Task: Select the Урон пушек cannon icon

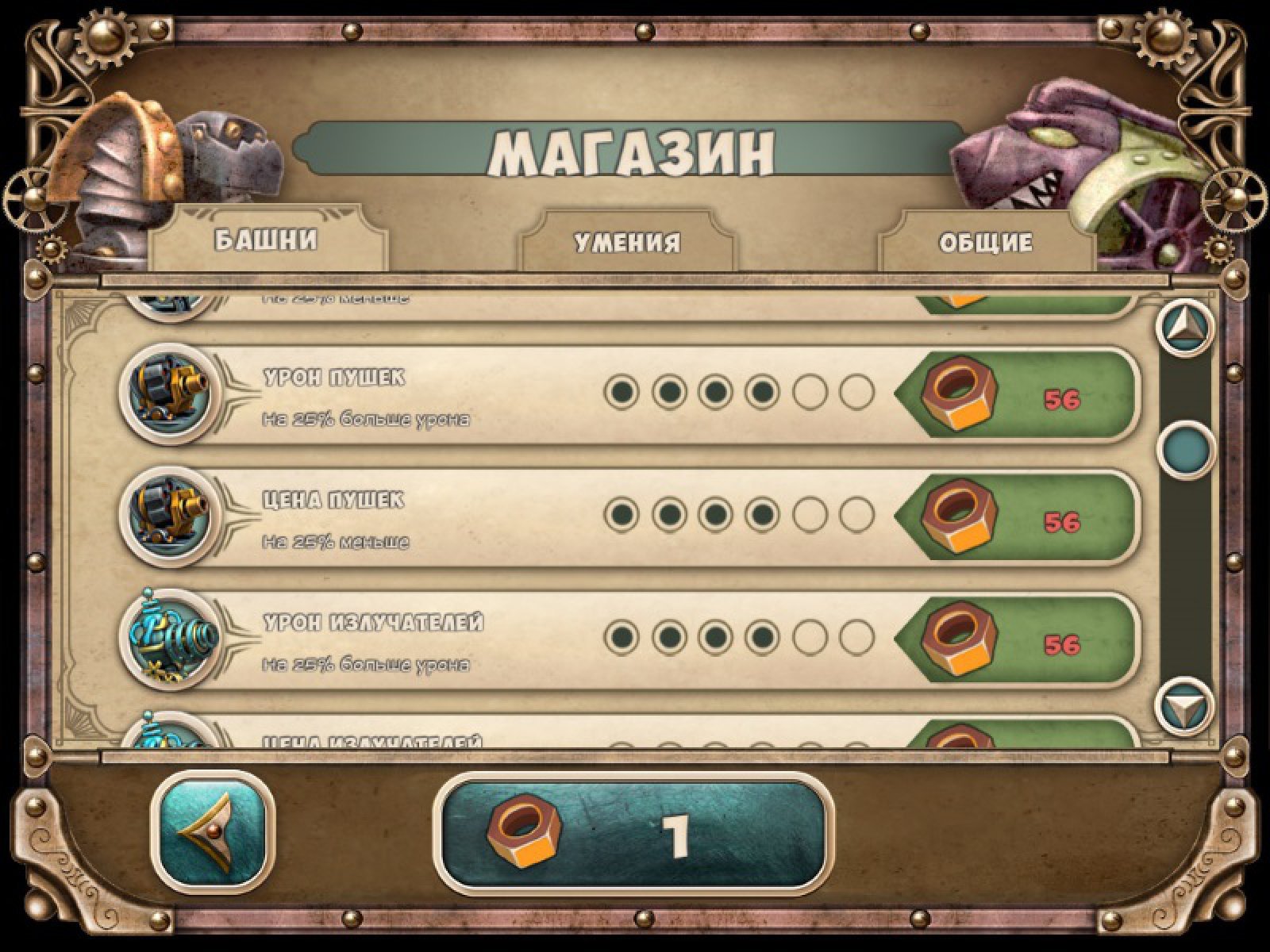Action: pyautogui.click(x=168, y=393)
